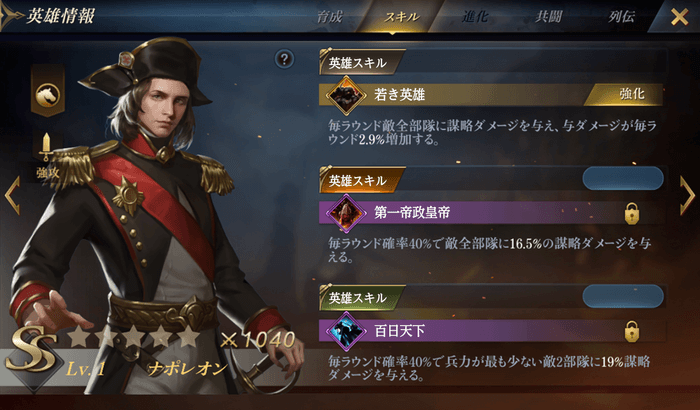The image size is (700, 410).
Task: Go to the next hero with right arrow
Action: [x=687, y=195]
